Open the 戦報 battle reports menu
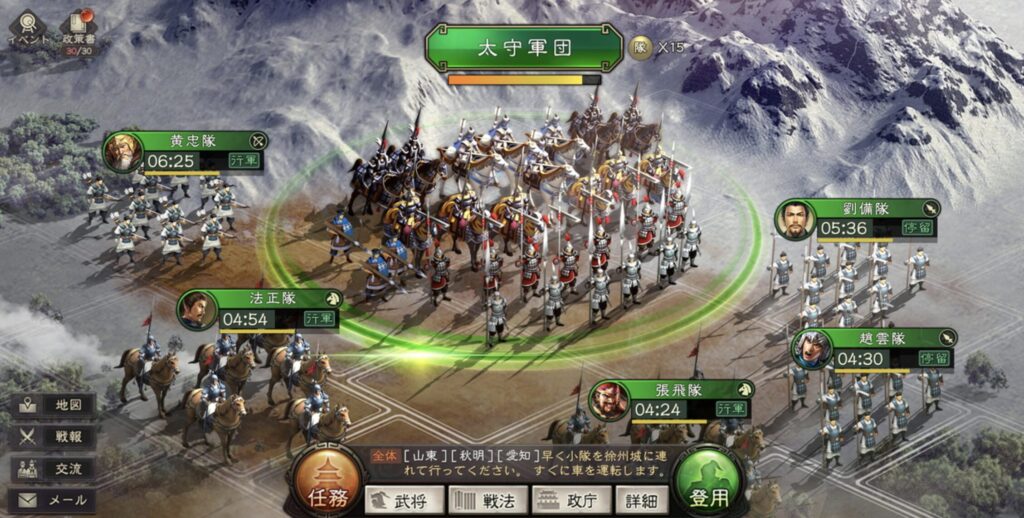Screen dimensions: 1024x518 click(x=53, y=437)
